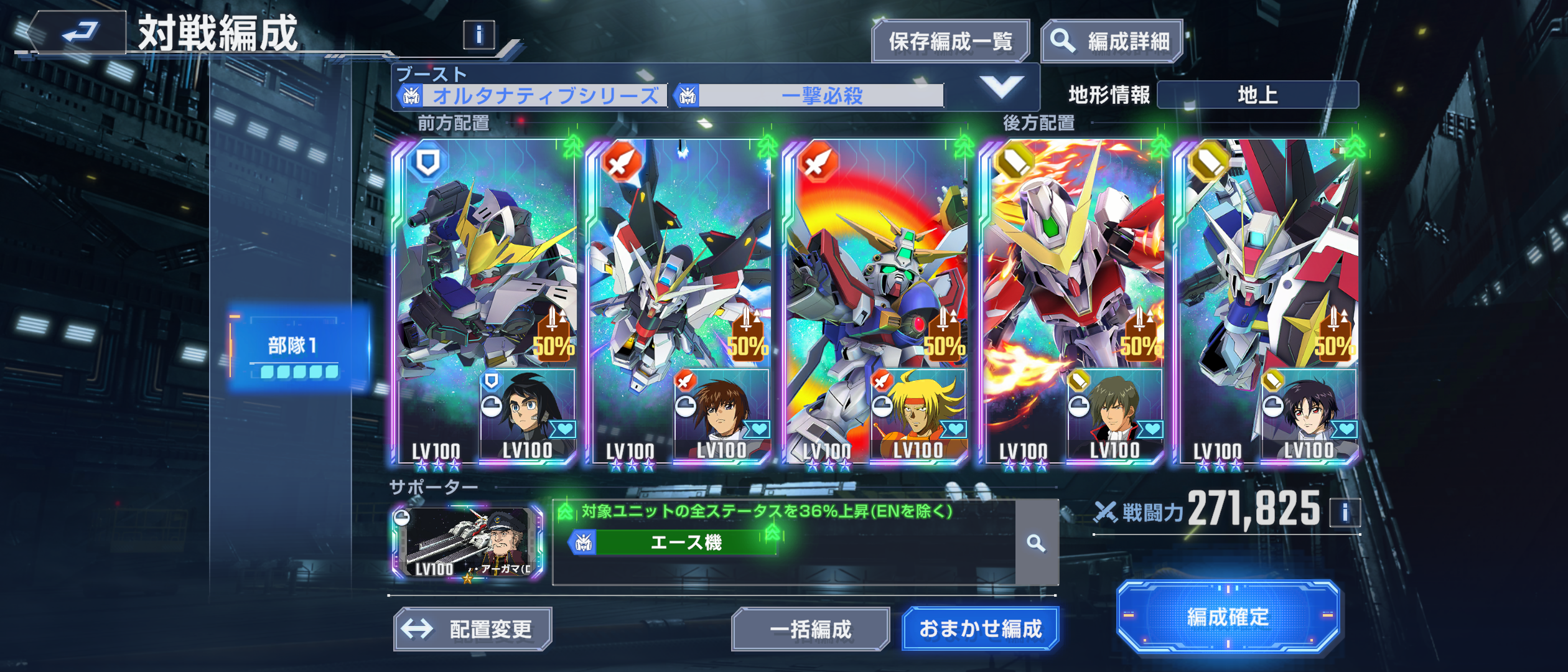Image resolution: width=1568 pixels, height=672 pixels.
Task: Go back using the return arrow button
Action: [x=78, y=32]
